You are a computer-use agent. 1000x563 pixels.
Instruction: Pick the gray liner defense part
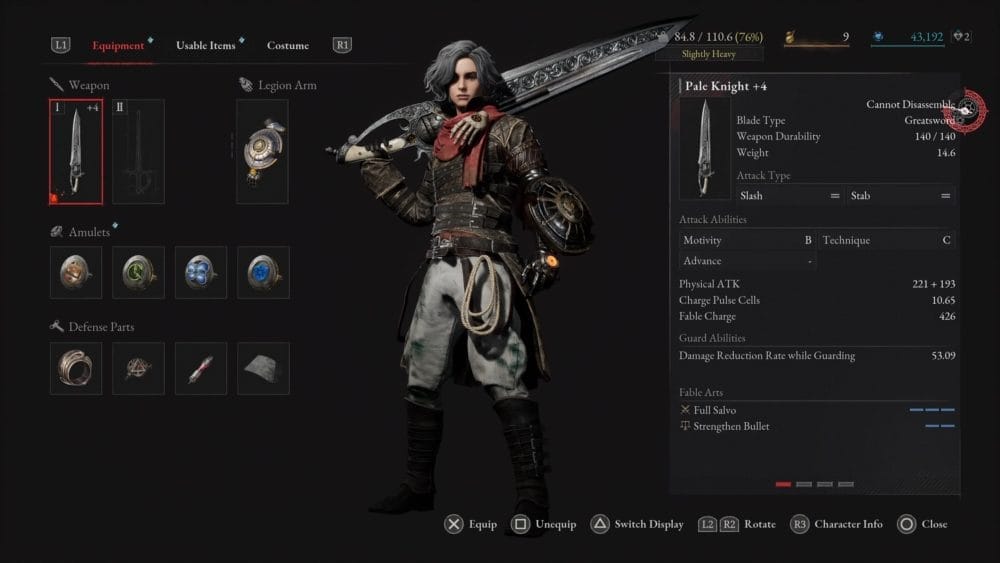pyautogui.click(x=263, y=368)
